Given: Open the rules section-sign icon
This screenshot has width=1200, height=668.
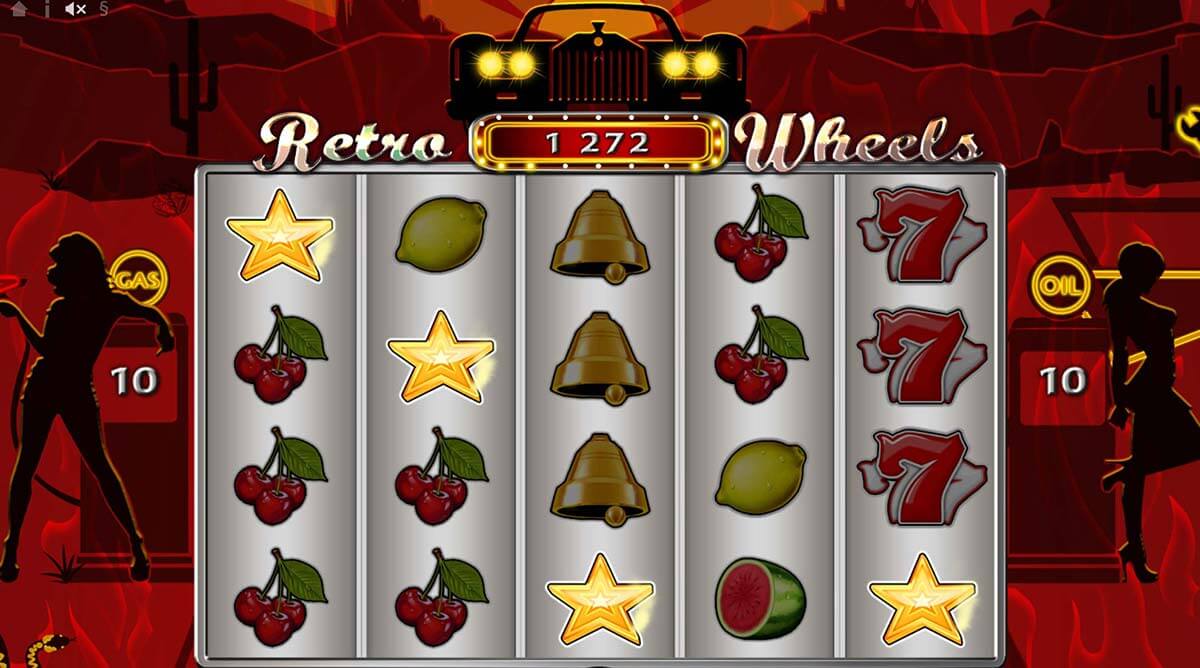Looking at the screenshot, I should pyautogui.click(x=106, y=9).
